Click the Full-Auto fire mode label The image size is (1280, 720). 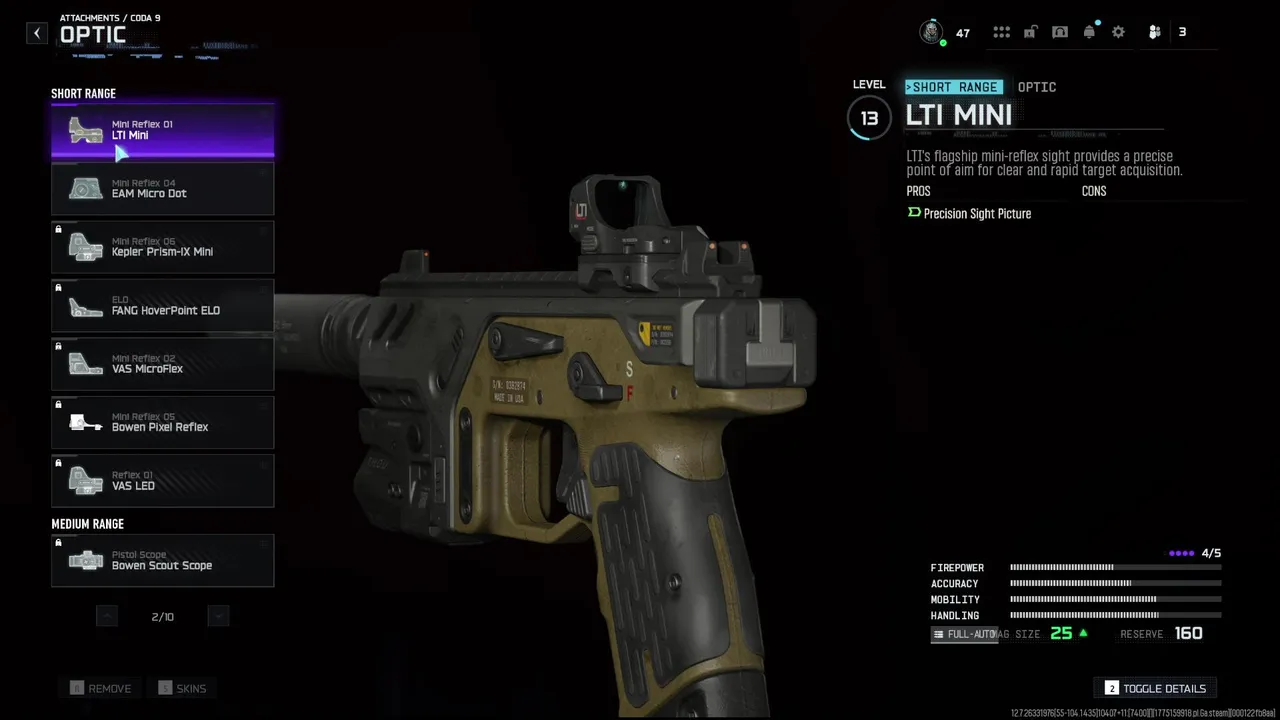[x=965, y=634]
